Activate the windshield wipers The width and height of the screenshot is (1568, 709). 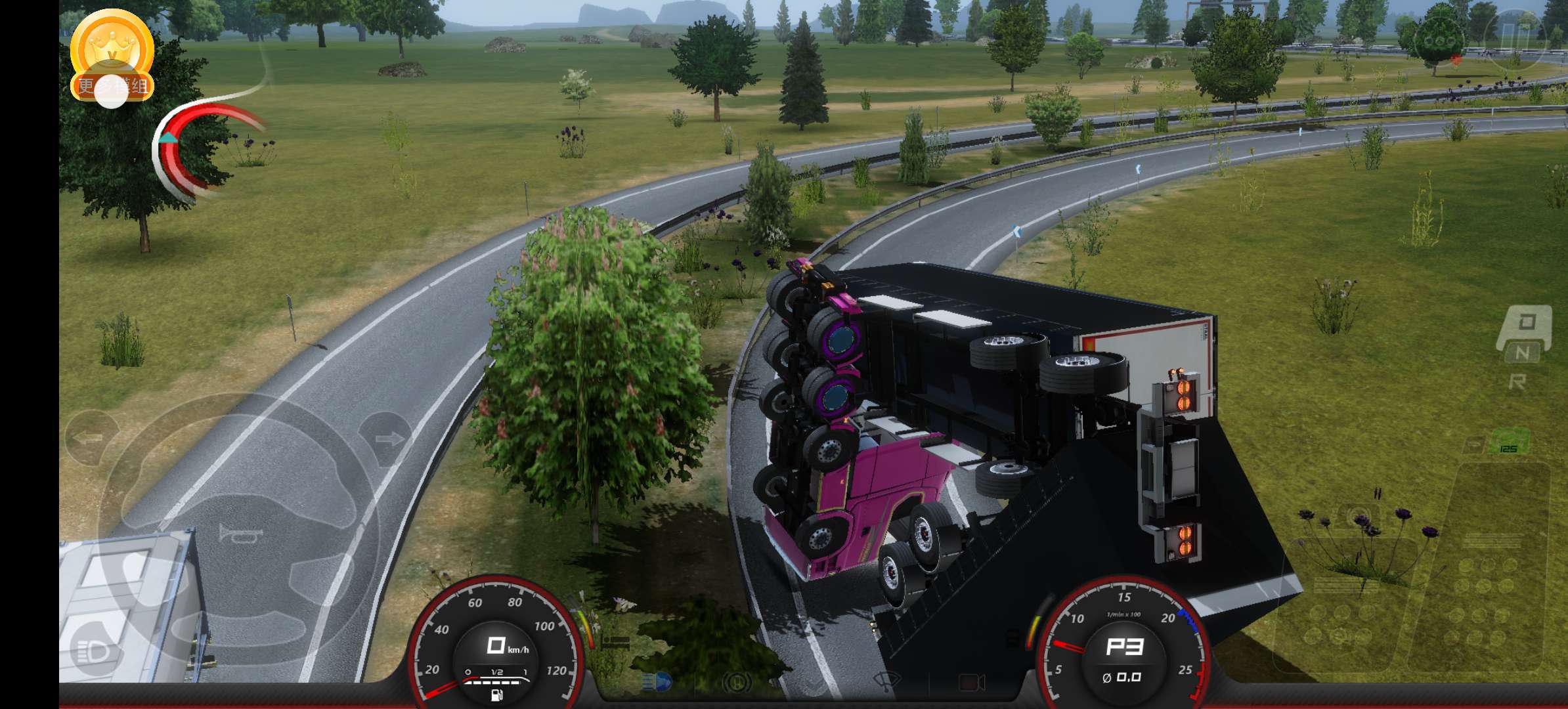886,683
